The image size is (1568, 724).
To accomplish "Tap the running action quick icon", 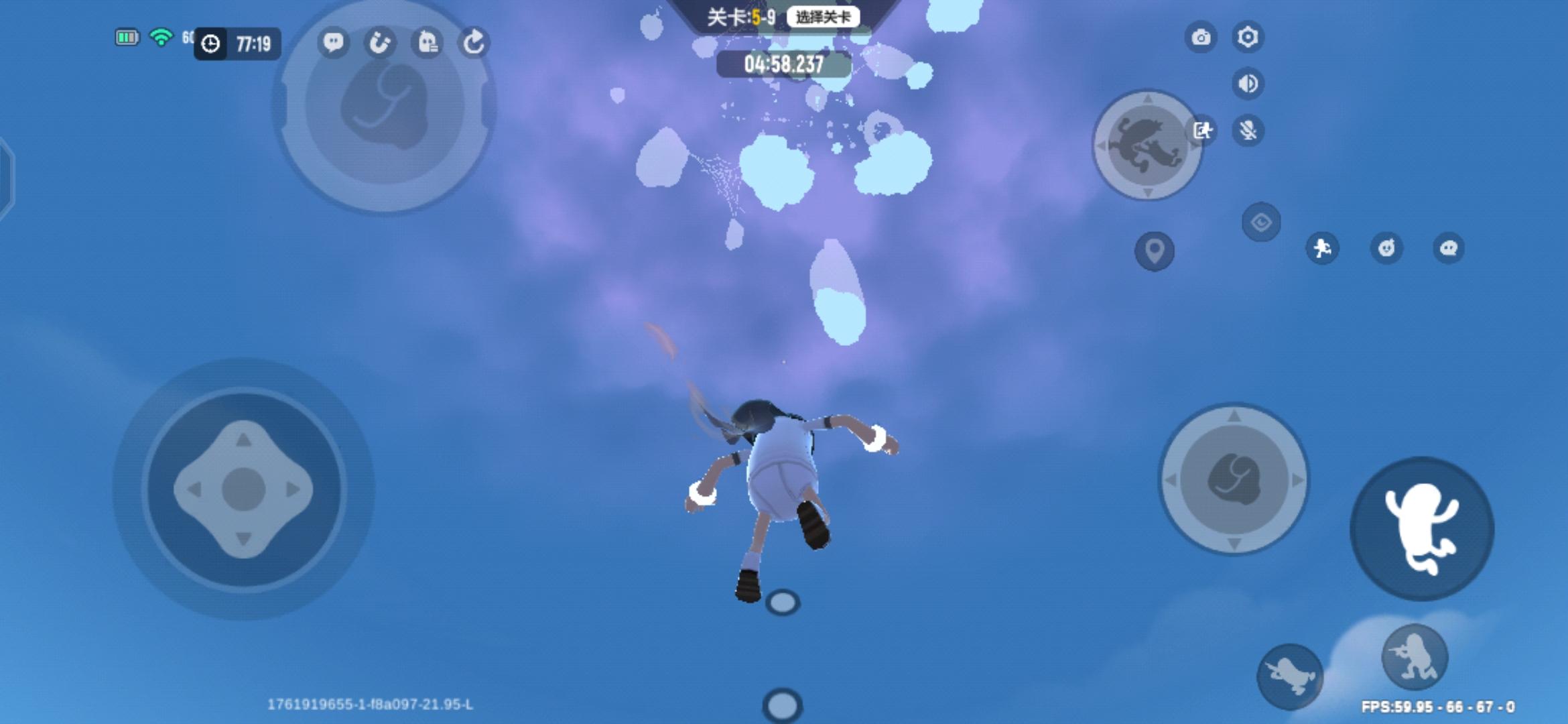I will click(x=1322, y=249).
